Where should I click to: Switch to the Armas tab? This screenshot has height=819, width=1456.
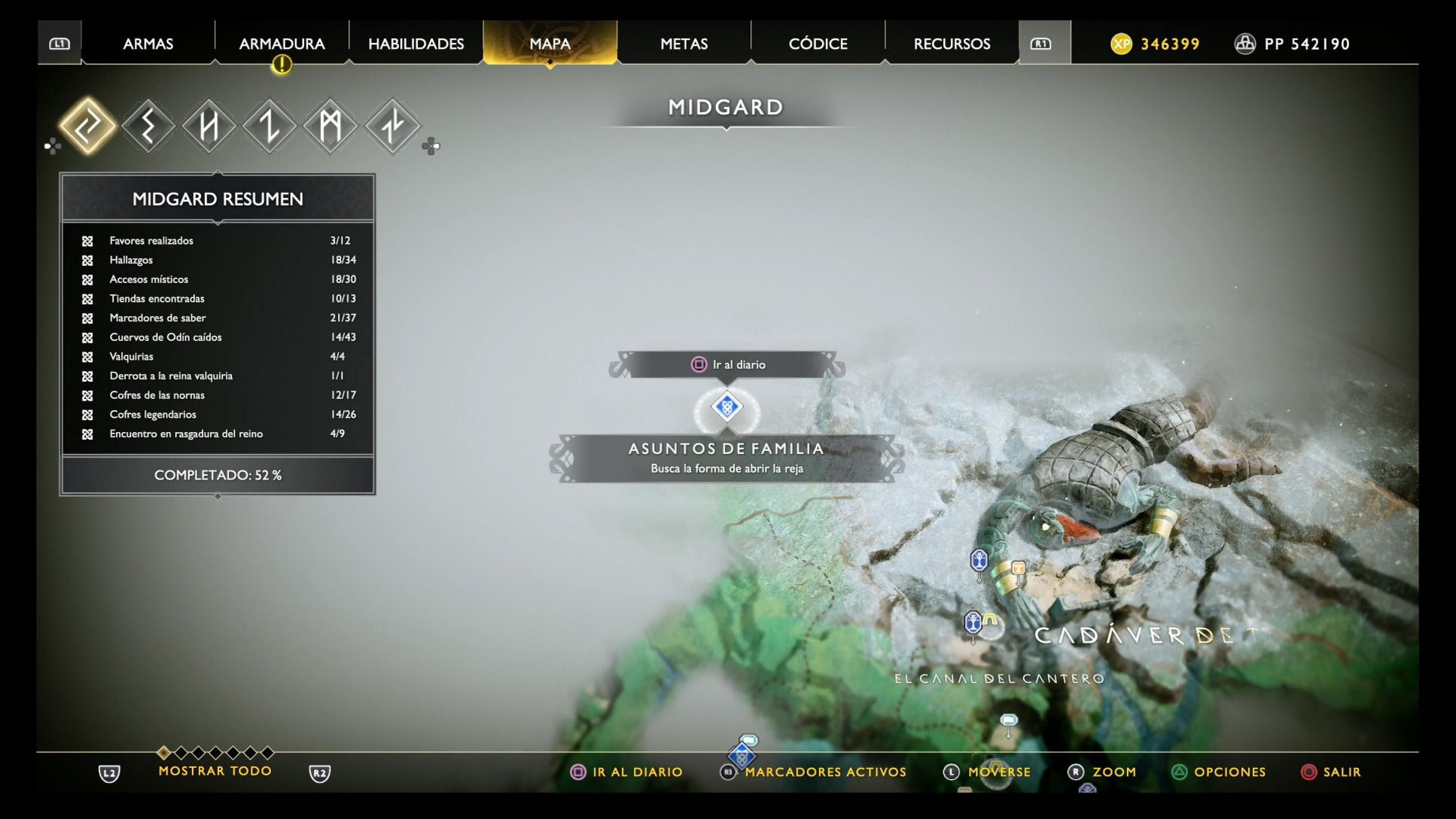pyautogui.click(x=148, y=44)
